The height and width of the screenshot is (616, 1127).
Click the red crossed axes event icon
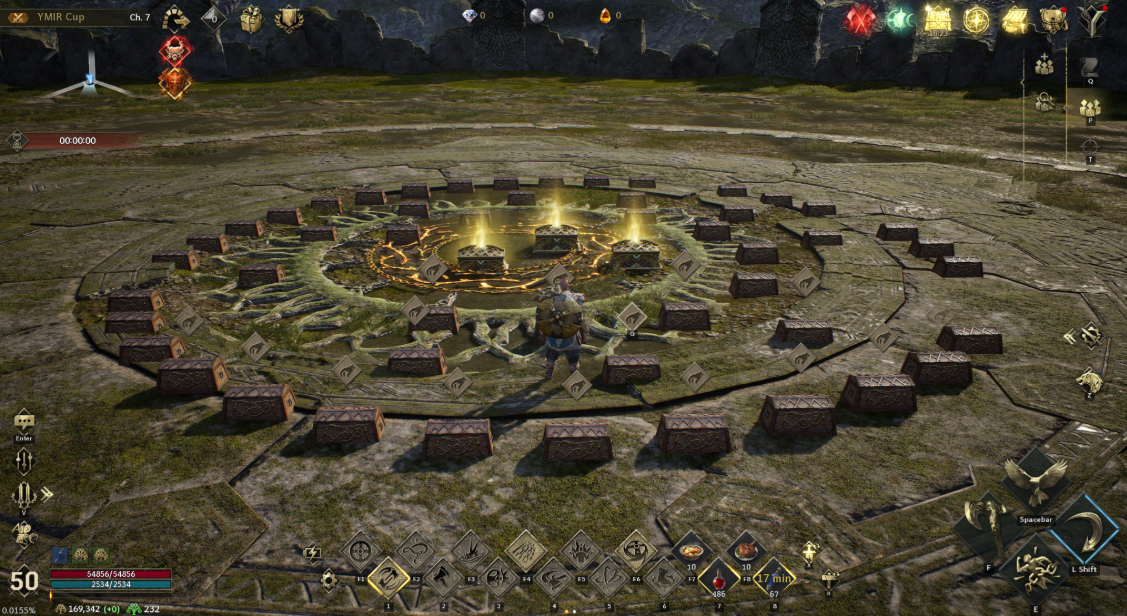(861, 19)
